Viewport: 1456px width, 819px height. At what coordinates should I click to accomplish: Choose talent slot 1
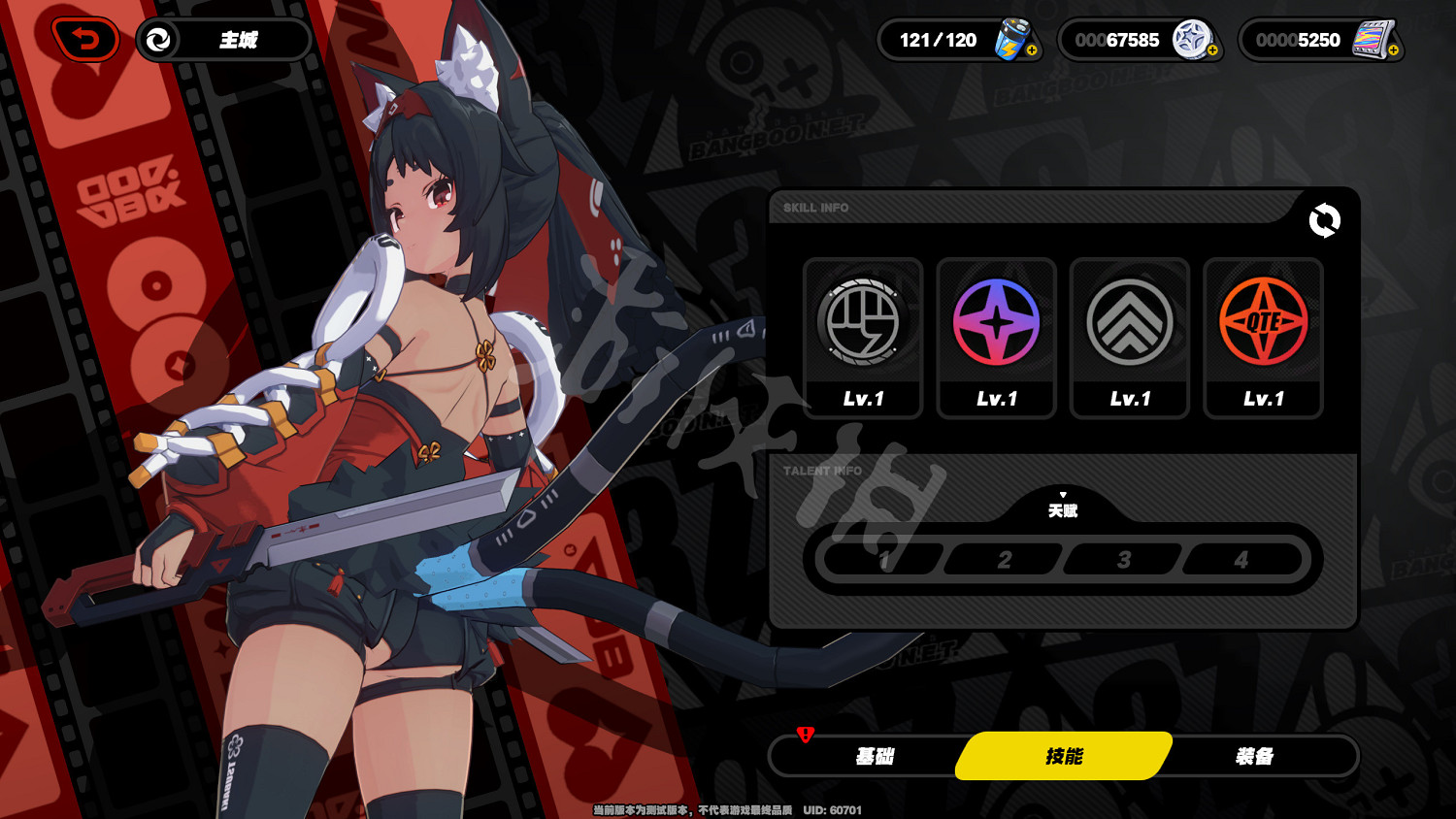click(x=883, y=560)
